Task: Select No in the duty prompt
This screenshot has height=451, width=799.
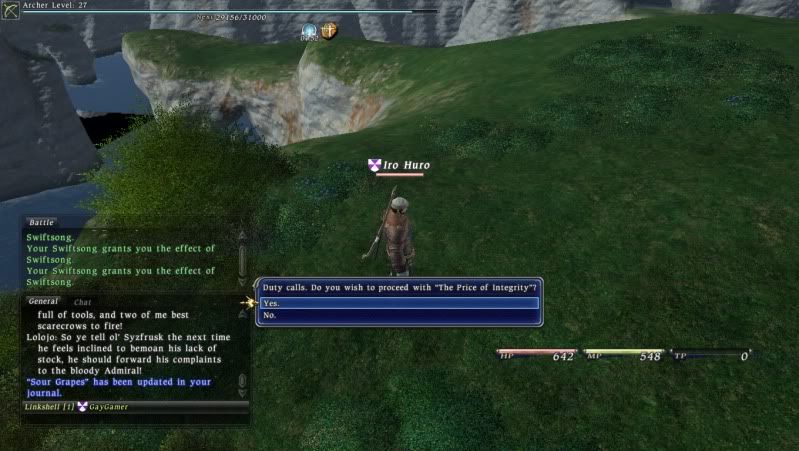Action: pos(398,315)
